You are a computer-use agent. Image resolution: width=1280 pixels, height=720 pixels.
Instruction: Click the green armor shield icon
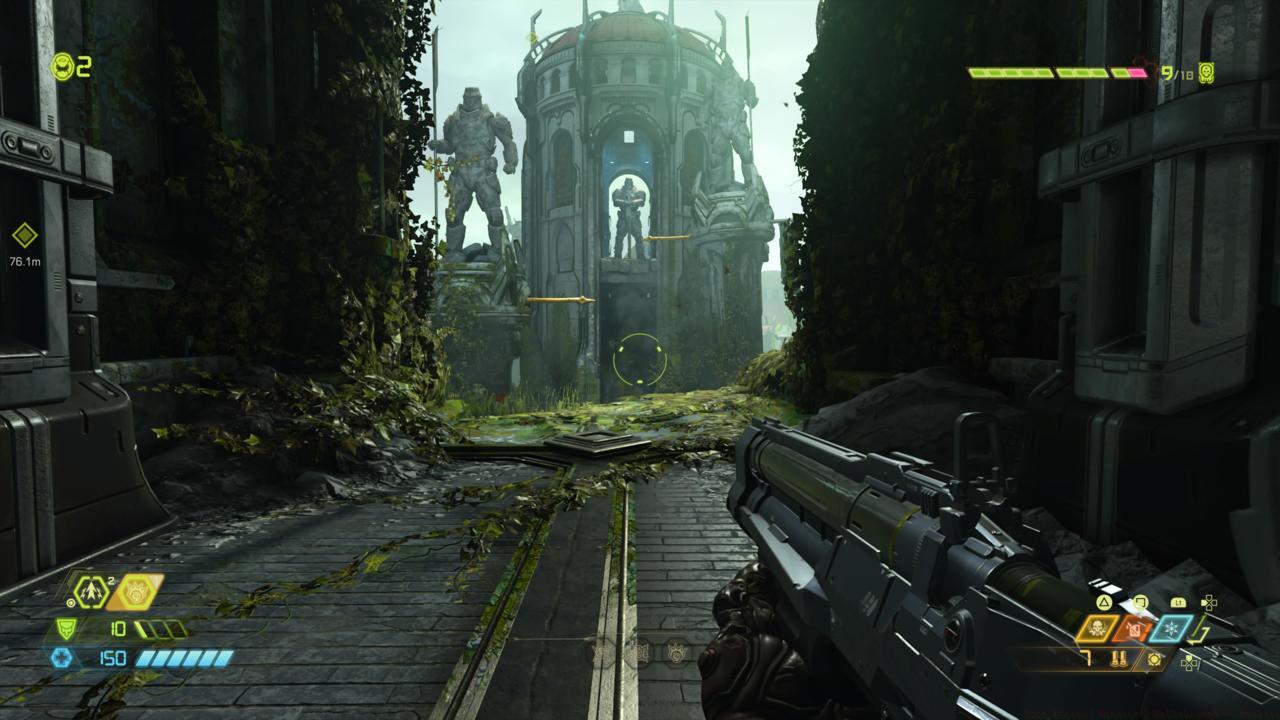pos(64,629)
